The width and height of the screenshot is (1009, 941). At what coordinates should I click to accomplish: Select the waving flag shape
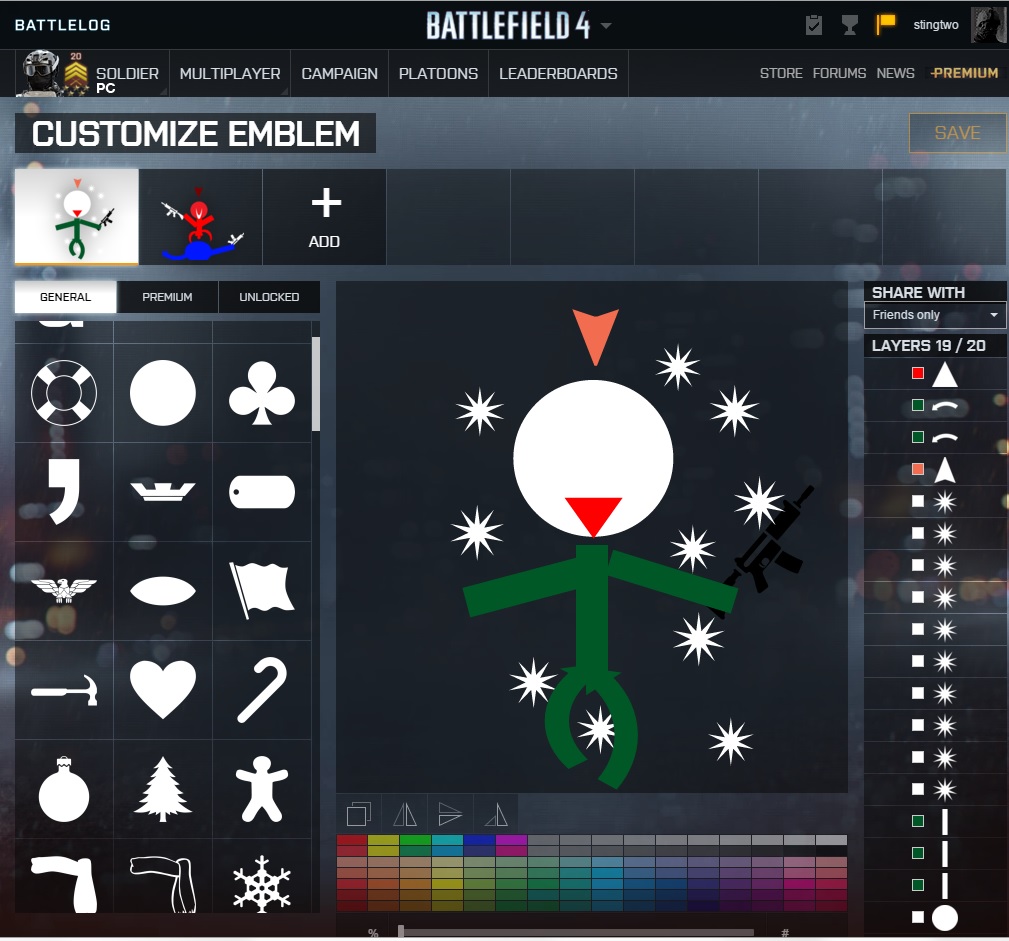point(262,591)
